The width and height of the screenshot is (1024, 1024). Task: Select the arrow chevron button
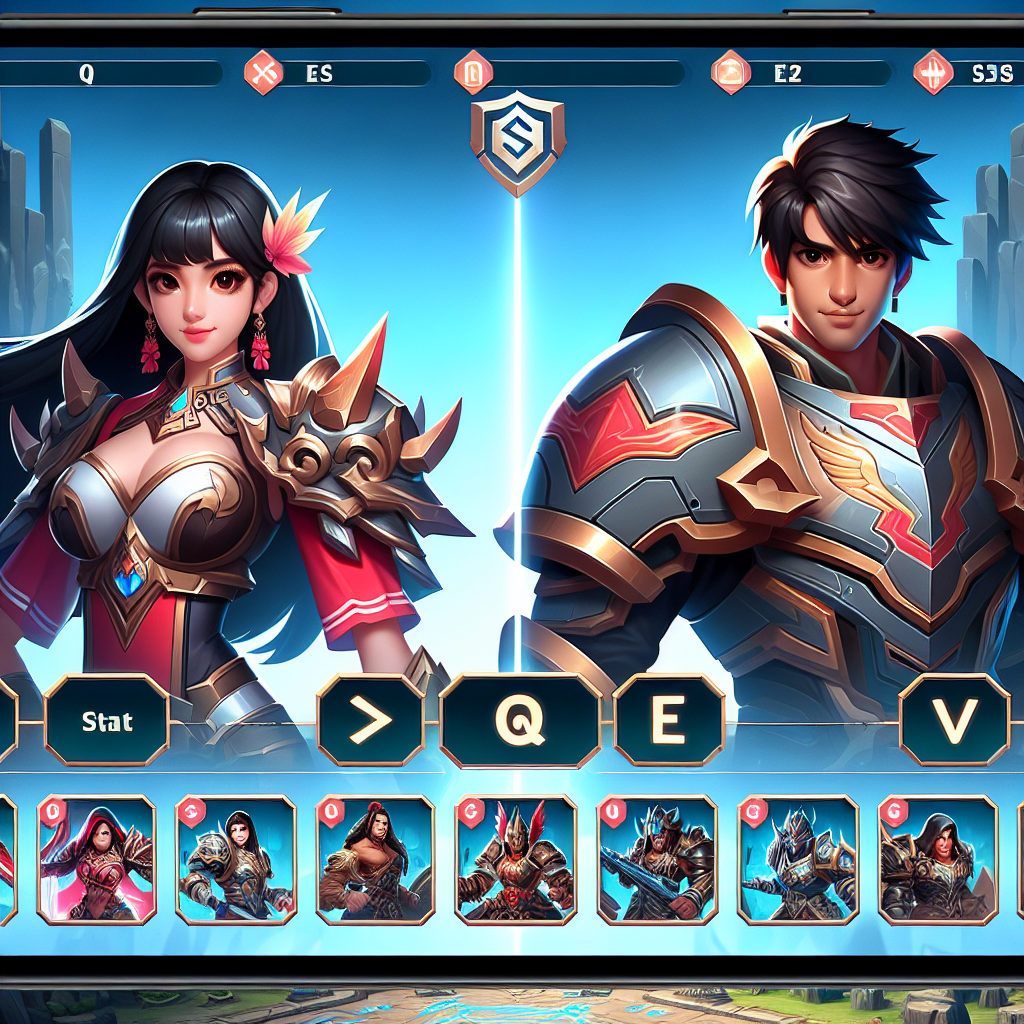point(371,720)
